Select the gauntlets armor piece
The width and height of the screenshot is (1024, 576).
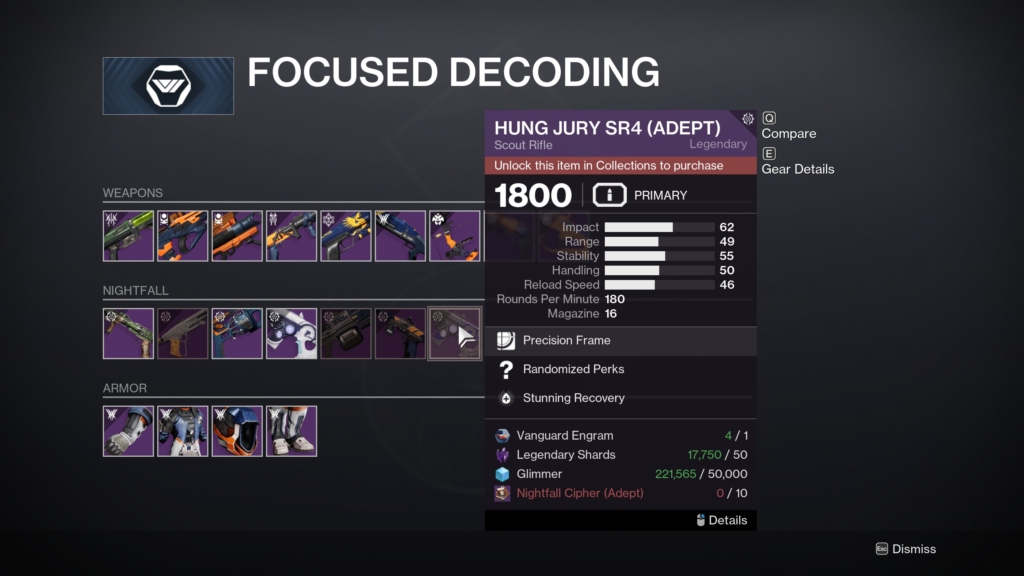tap(128, 431)
